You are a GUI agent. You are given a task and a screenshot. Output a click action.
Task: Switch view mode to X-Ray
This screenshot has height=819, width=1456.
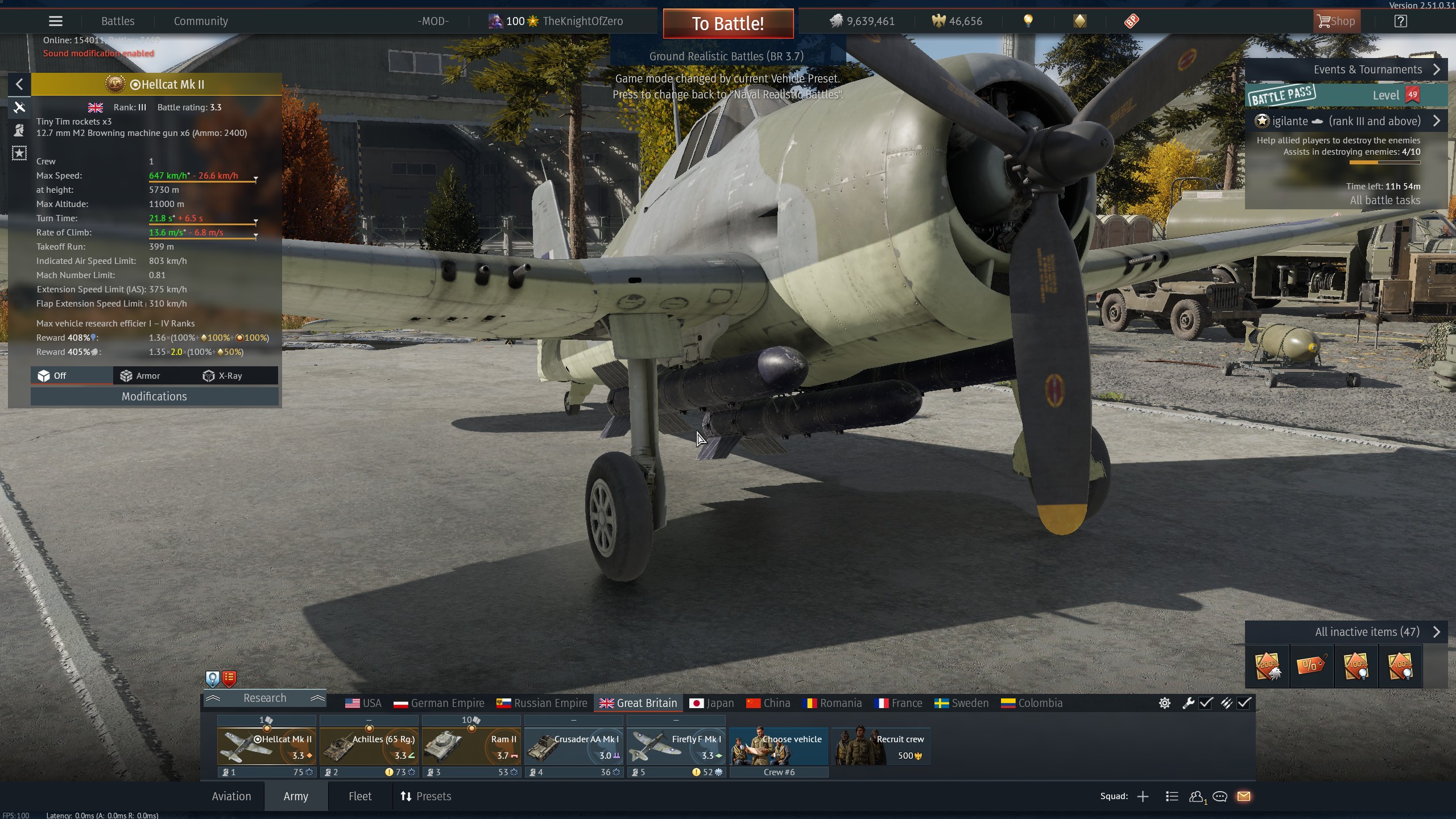point(223,376)
